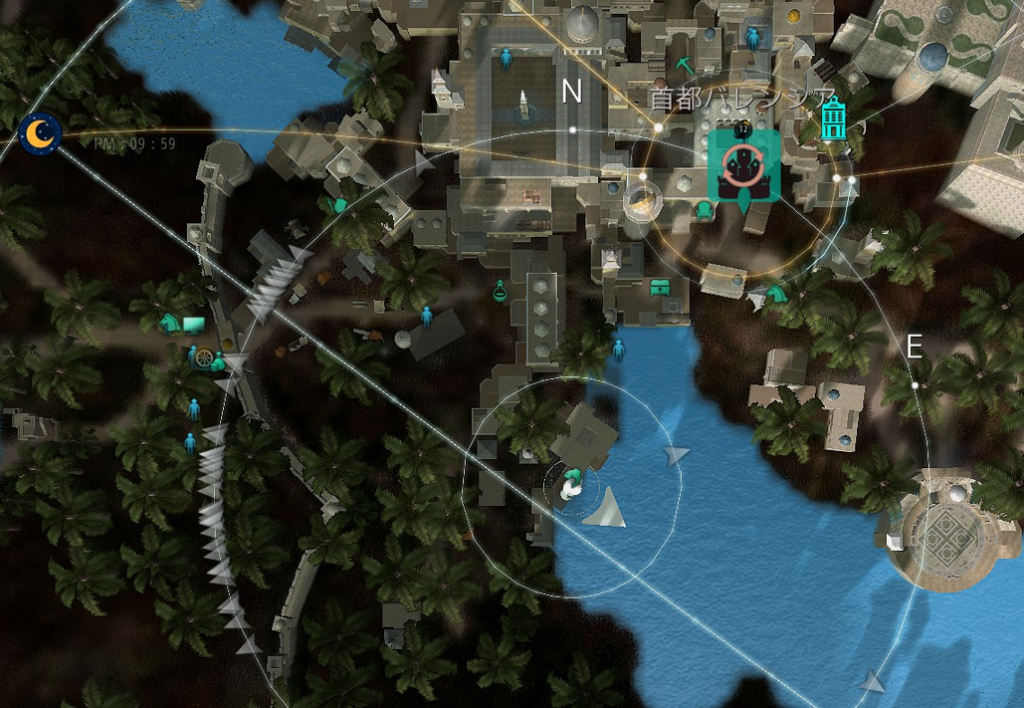Click the teal armchair map marker
The image size is (1024, 708).
coord(704,209)
